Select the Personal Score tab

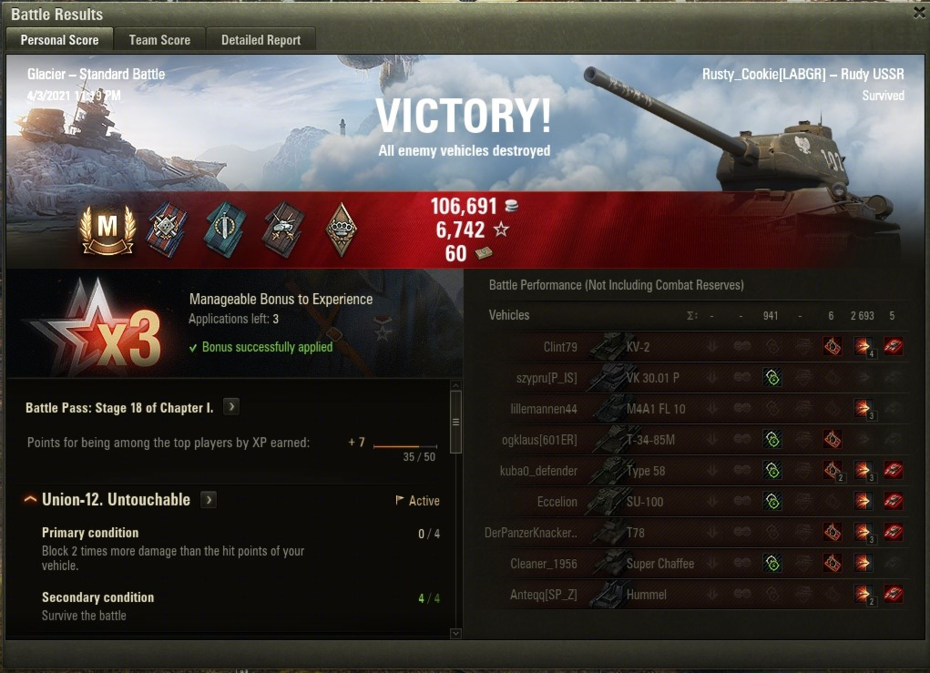point(60,40)
